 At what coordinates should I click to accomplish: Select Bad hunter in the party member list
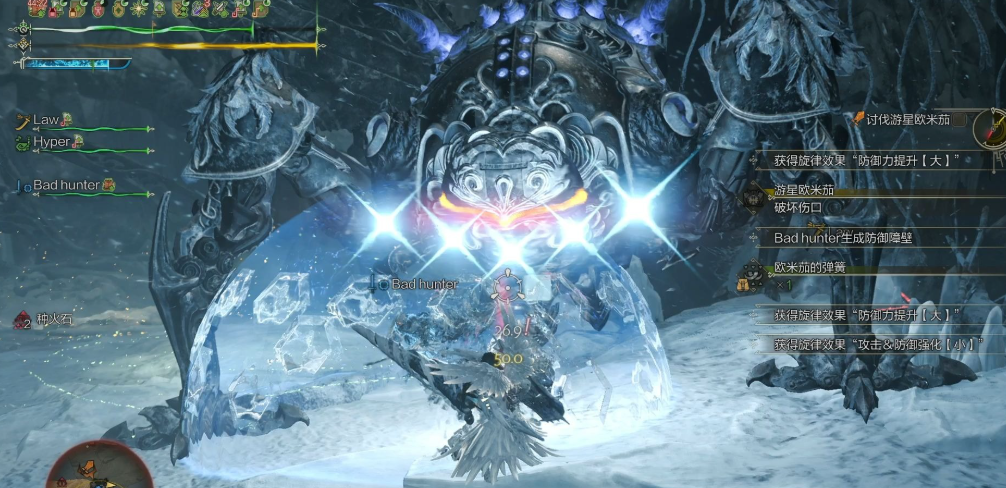coord(66,185)
